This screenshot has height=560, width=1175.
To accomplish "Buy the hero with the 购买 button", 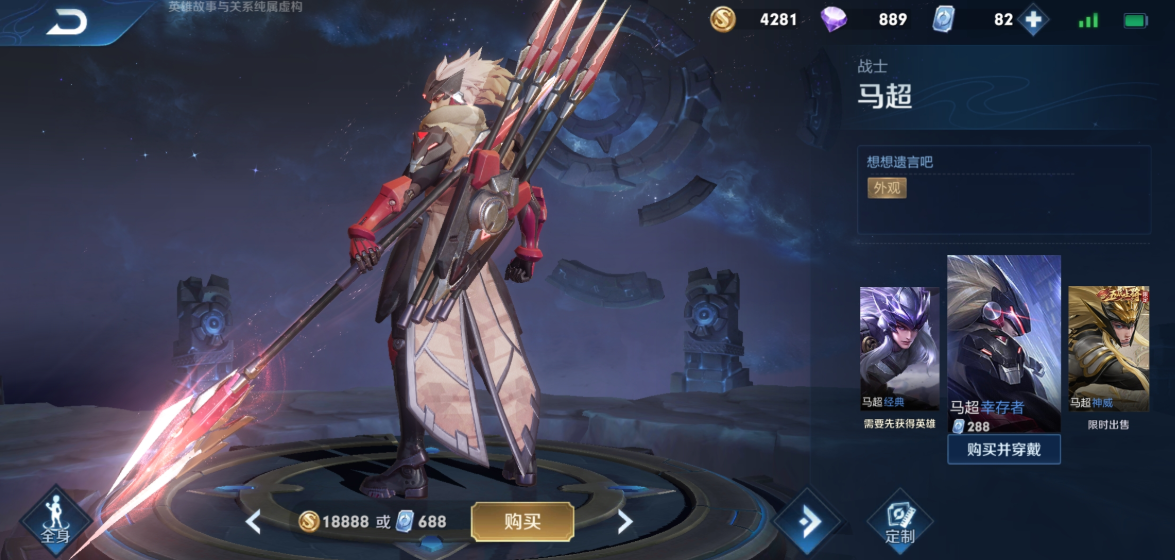I will pos(522,521).
